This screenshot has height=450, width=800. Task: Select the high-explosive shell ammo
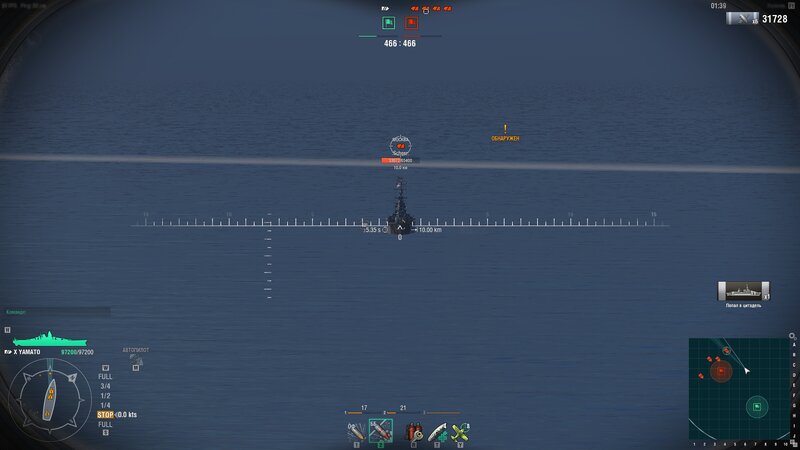356,431
